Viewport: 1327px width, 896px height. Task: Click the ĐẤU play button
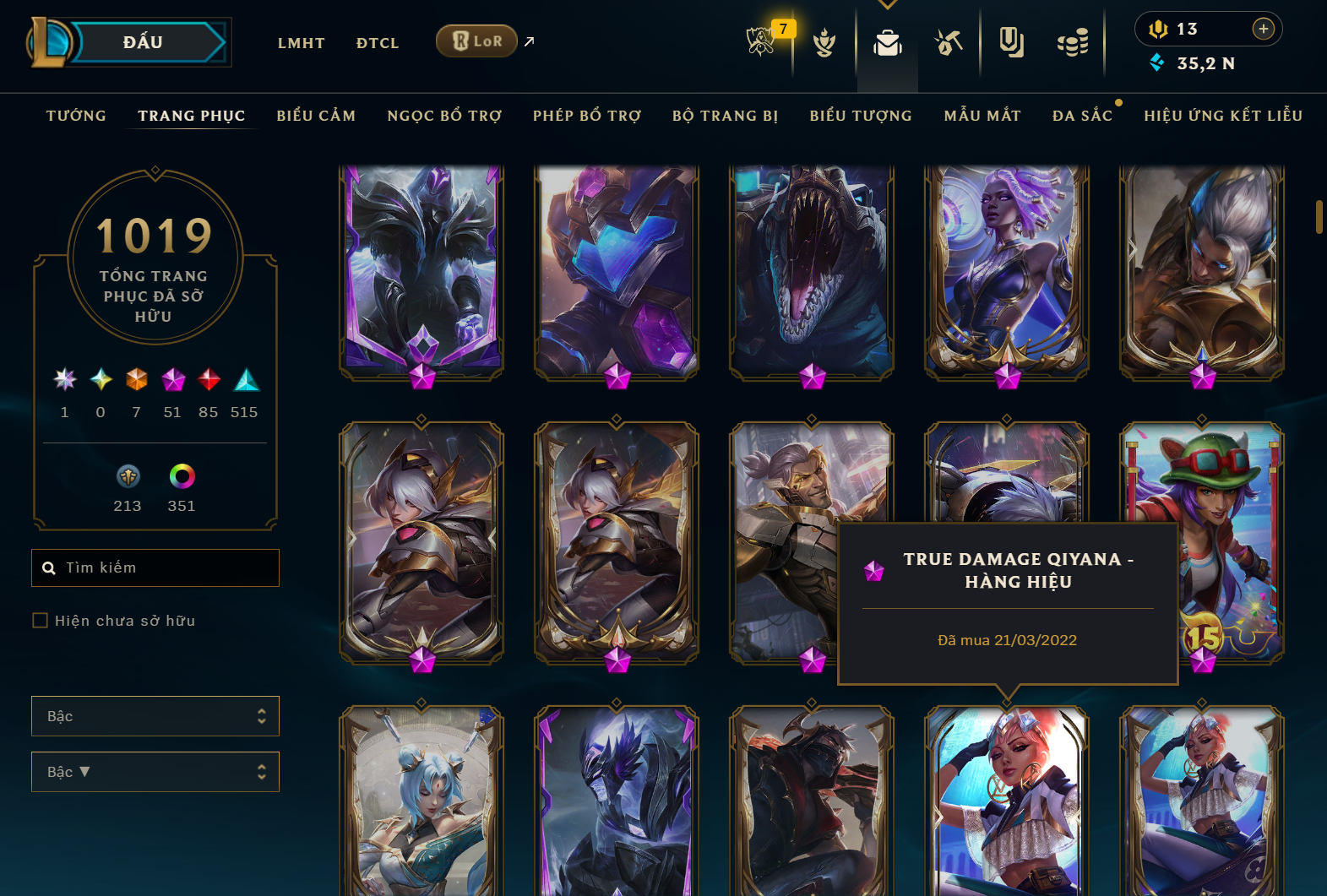144,42
